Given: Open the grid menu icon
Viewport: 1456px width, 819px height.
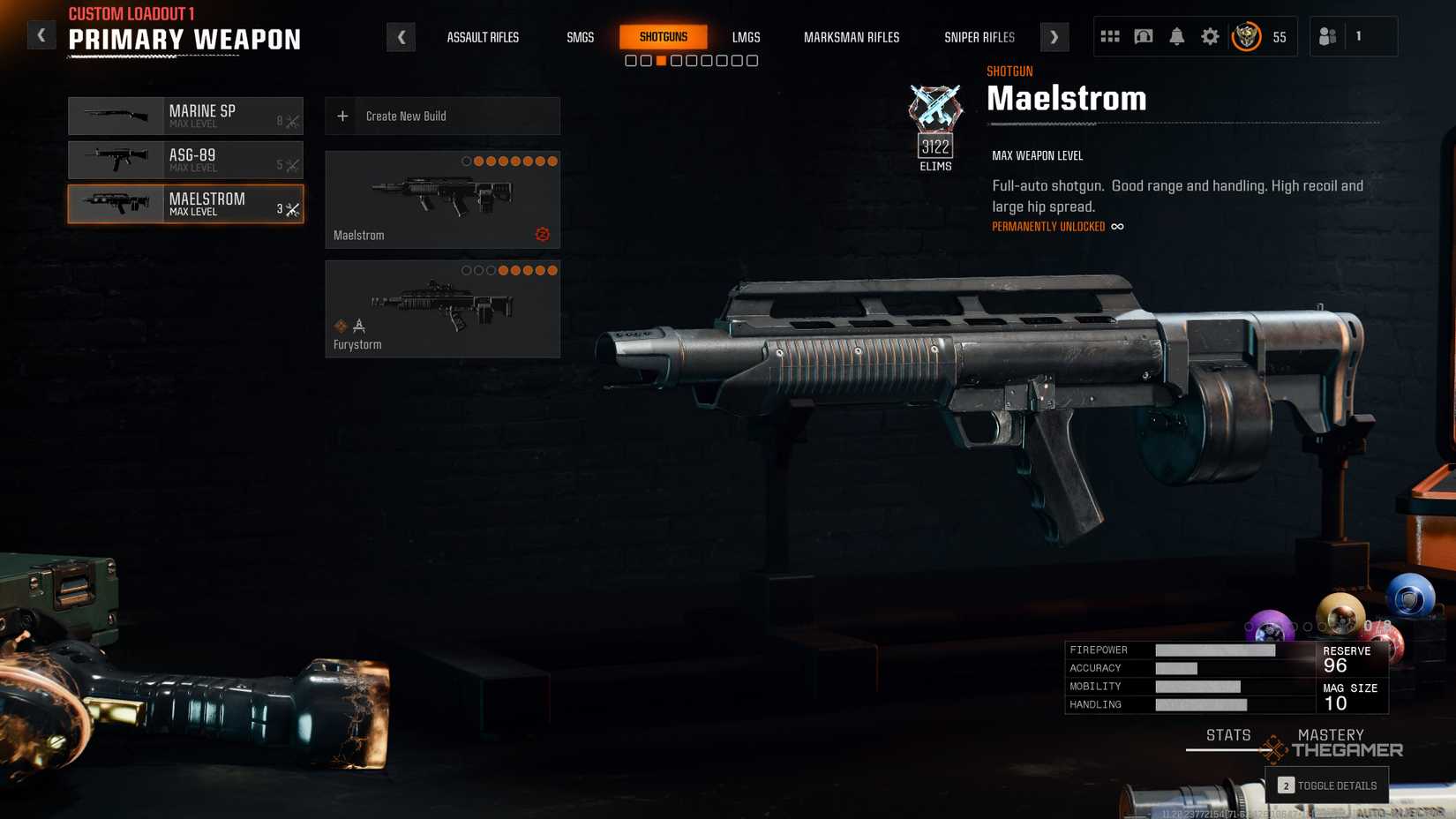Looking at the screenshot, I should coord(1109,37).
